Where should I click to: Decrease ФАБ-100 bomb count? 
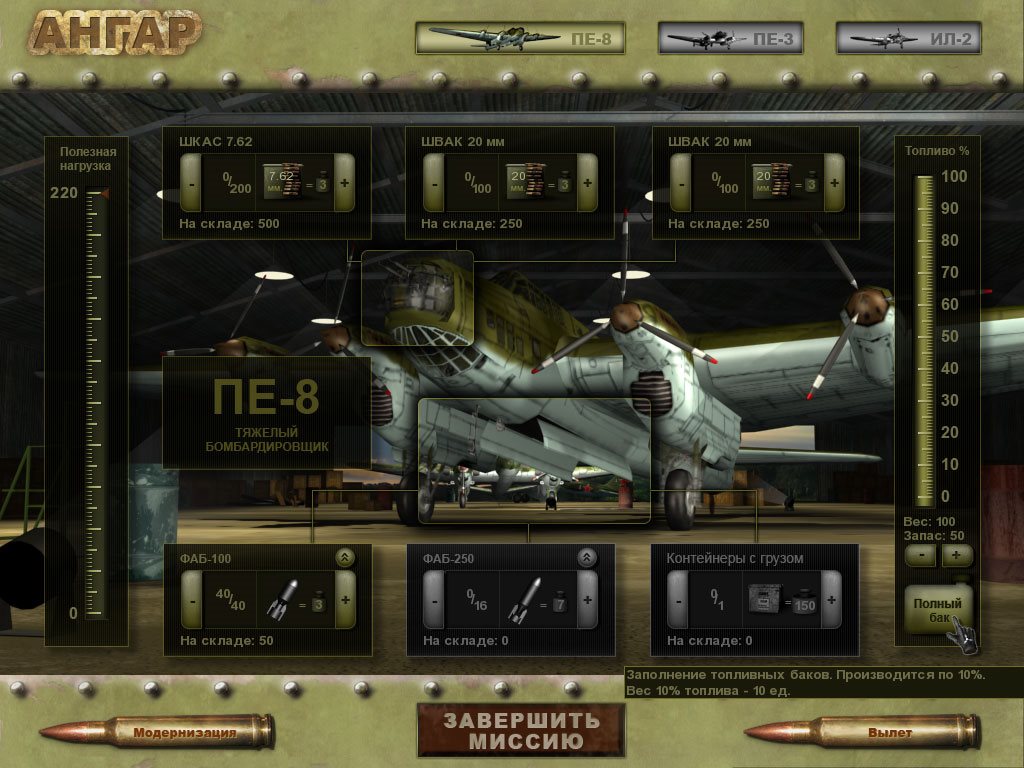(x=191, y=600)
